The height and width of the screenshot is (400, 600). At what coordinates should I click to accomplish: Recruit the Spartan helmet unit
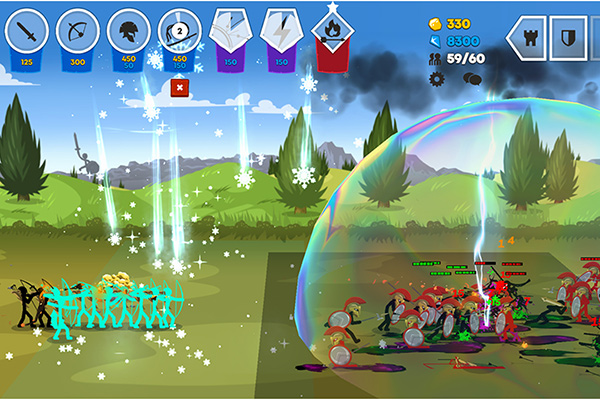129,33
